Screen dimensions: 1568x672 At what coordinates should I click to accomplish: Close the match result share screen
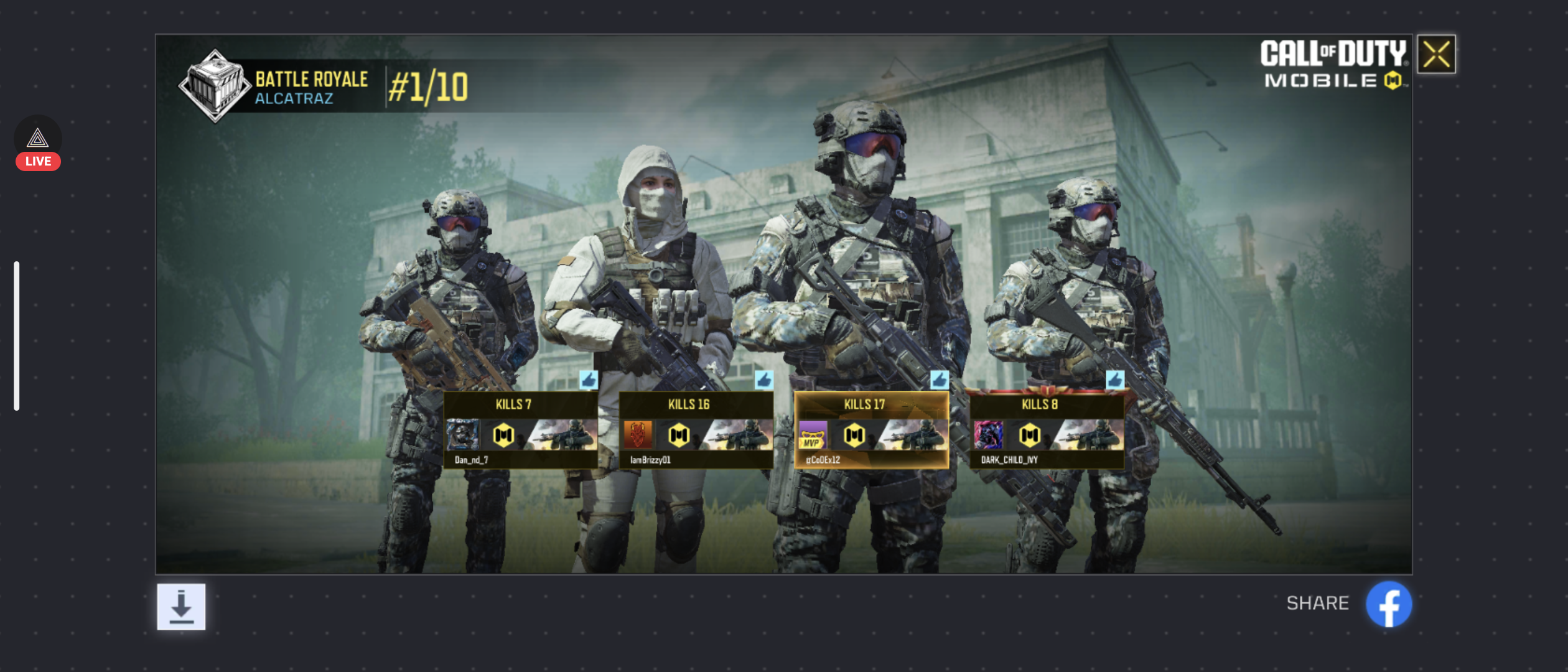1436,55
